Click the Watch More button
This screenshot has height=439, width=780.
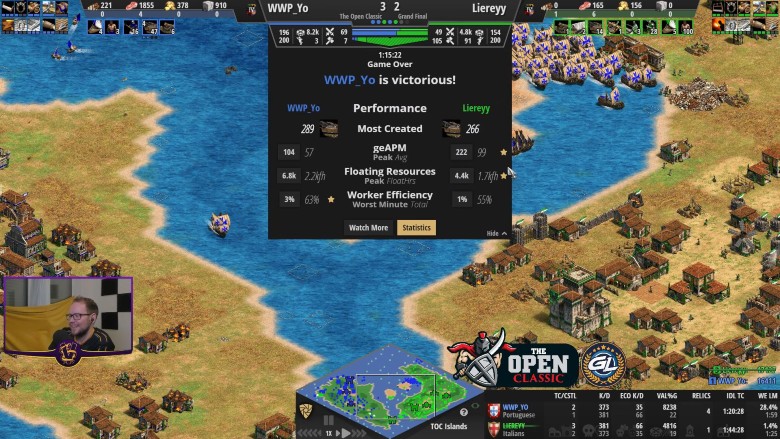coord(368,228)
